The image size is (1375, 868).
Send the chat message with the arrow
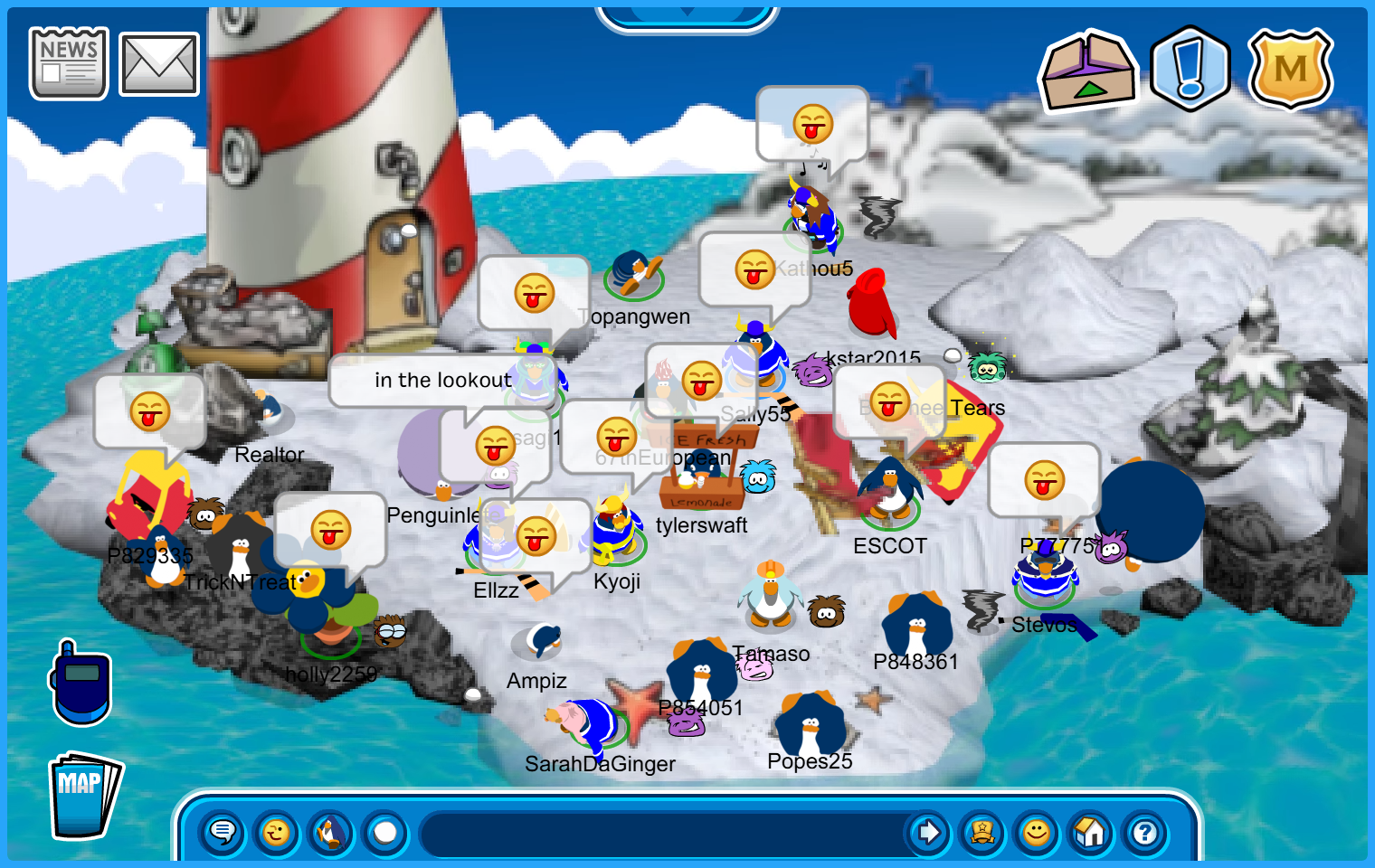pyautogui.click(x=927, y=832)
